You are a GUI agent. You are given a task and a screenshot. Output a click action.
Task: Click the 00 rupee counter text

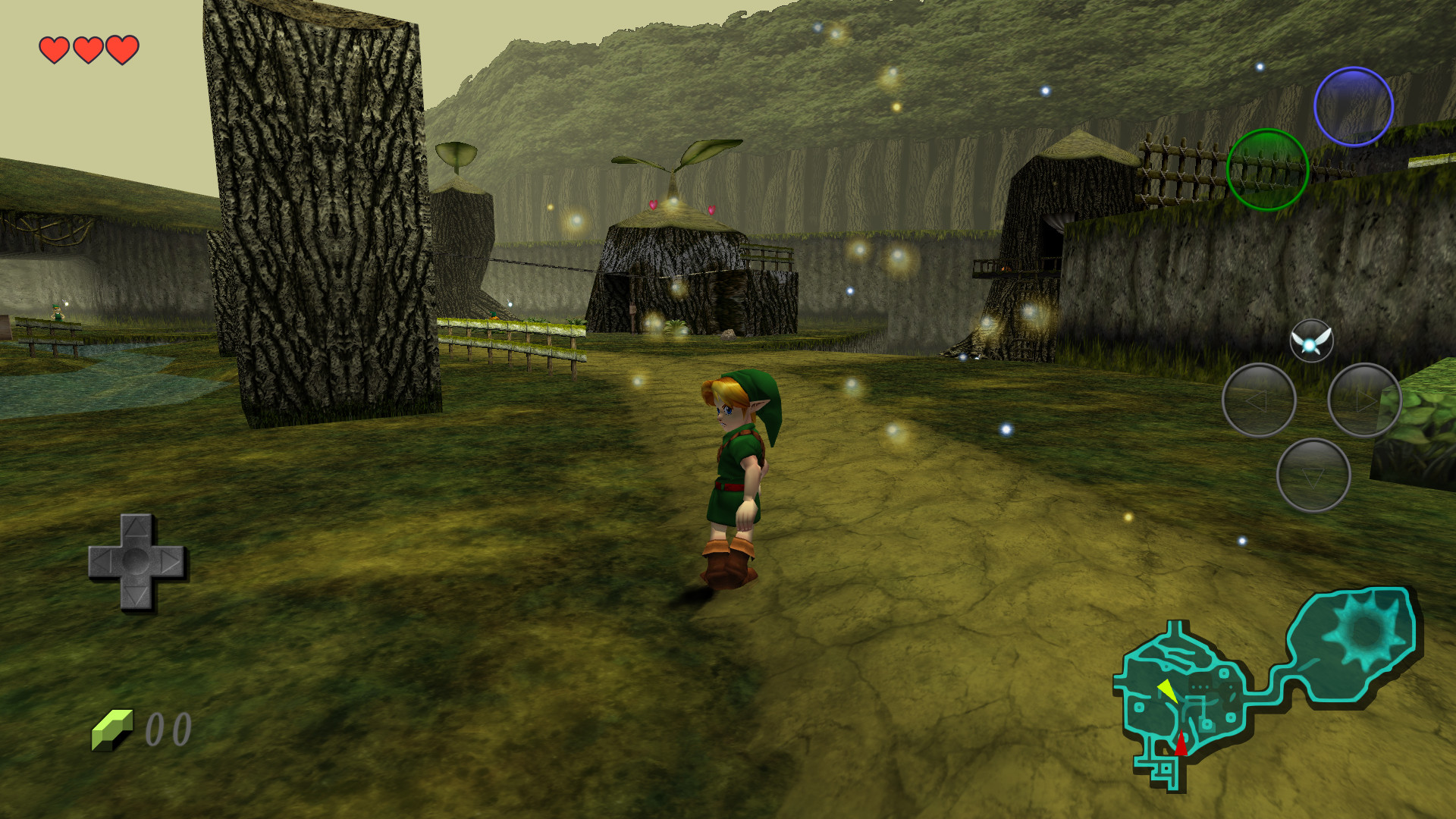[x=168, y=730]
